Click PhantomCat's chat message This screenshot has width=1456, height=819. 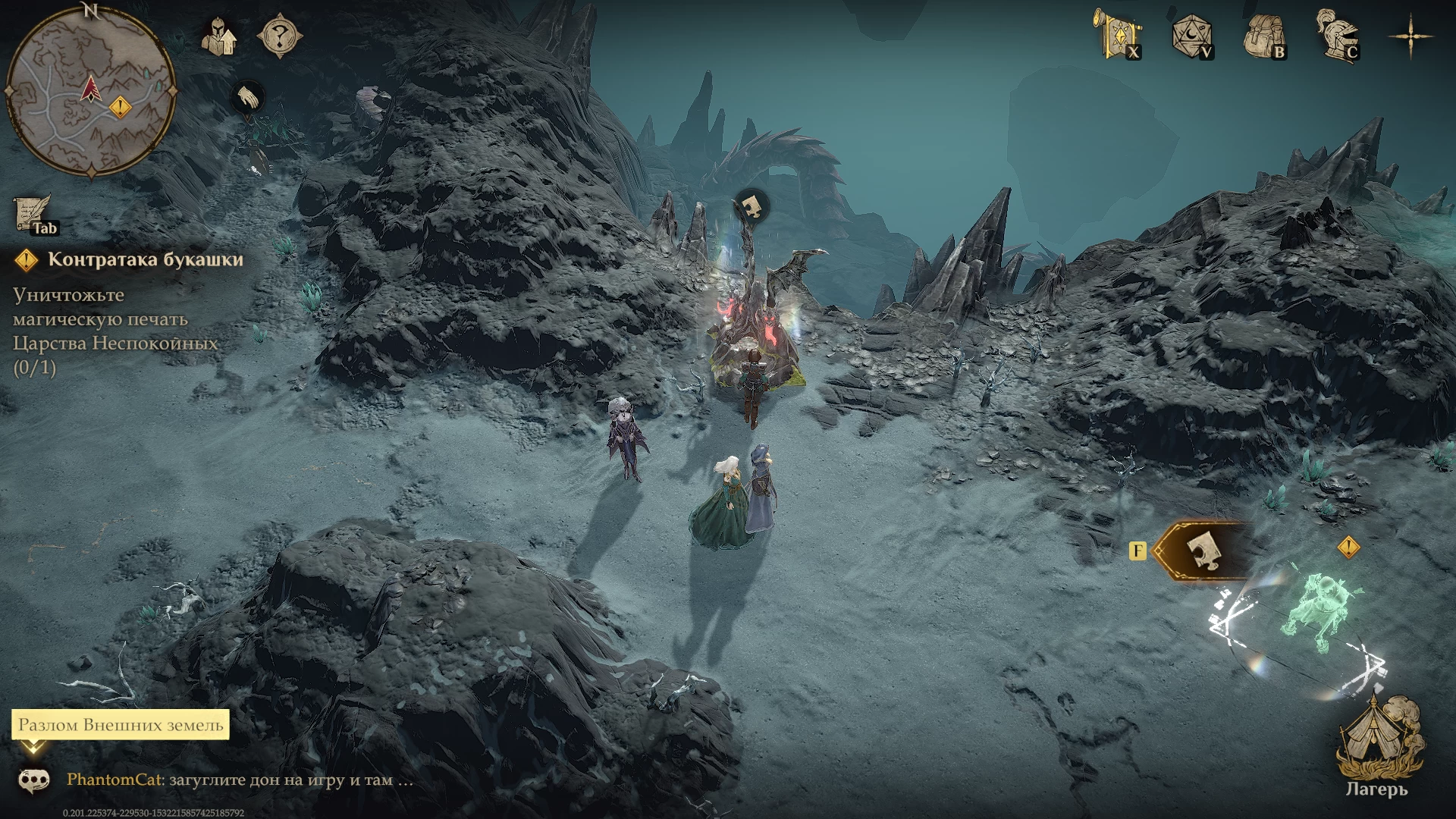point(240,780)
